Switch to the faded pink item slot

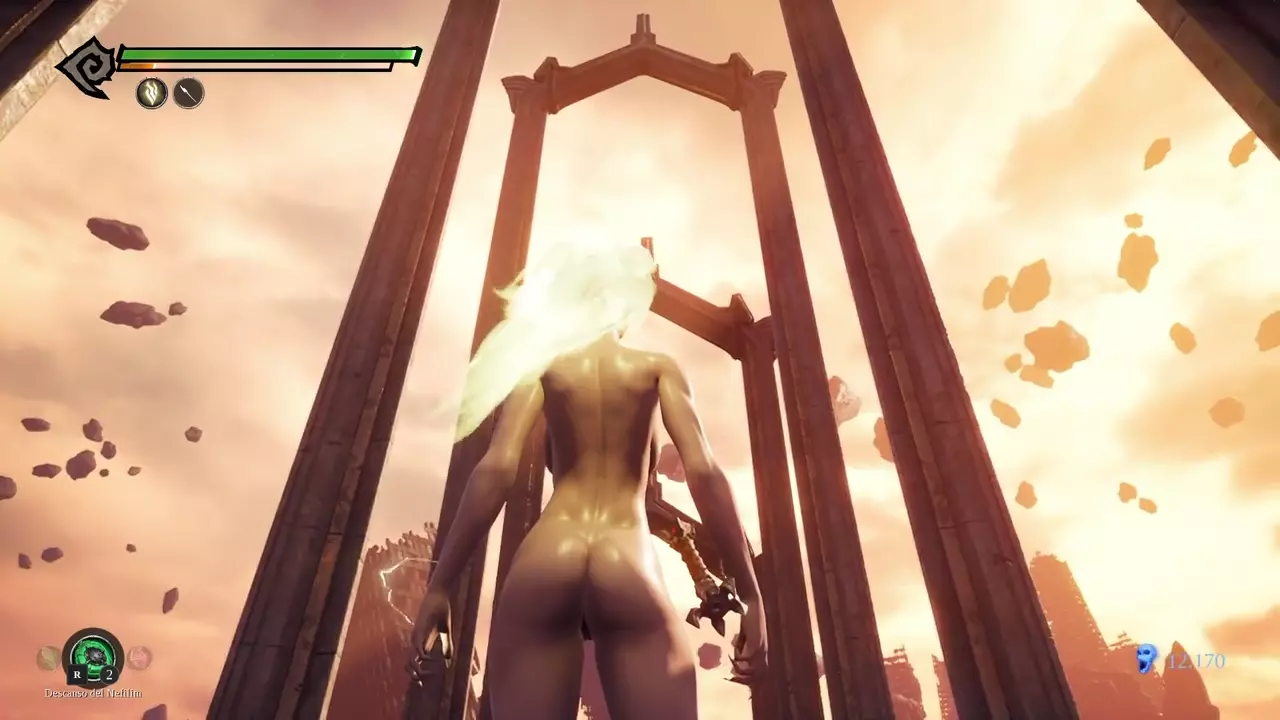pyautogui.click(x=139, y=657)
